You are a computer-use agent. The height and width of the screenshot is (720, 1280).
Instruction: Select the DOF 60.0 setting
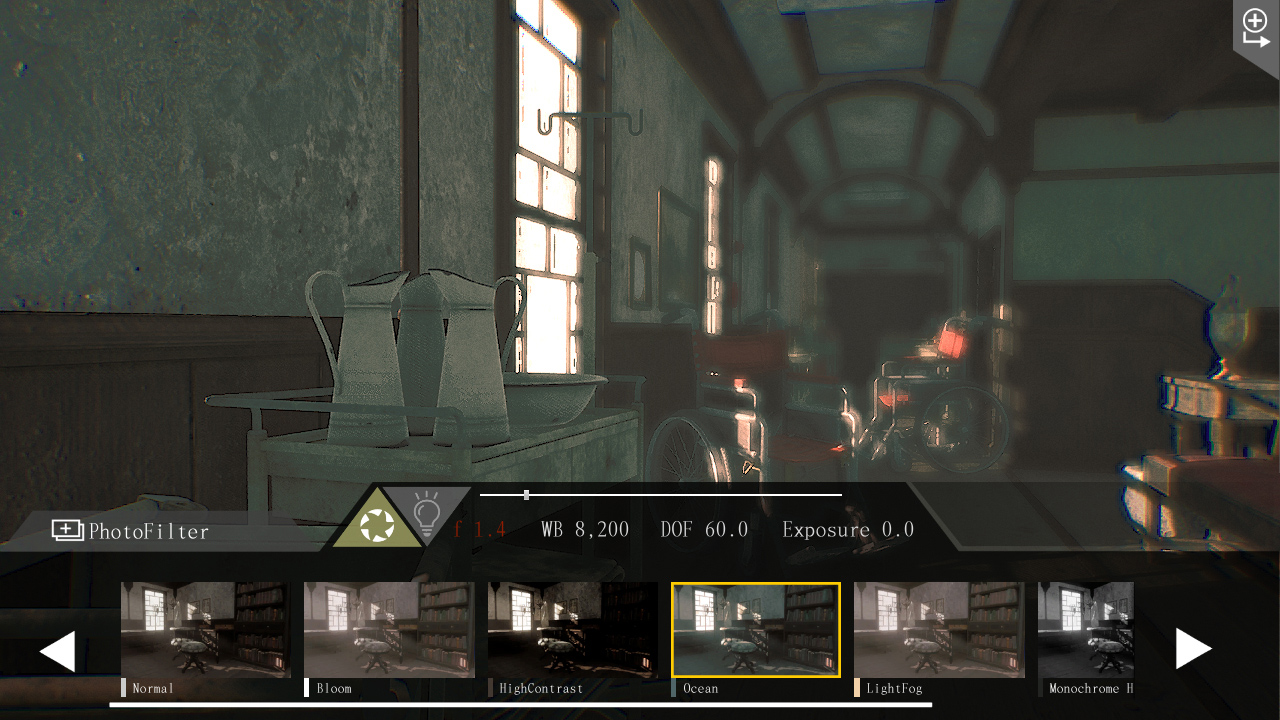coord(703,529)
